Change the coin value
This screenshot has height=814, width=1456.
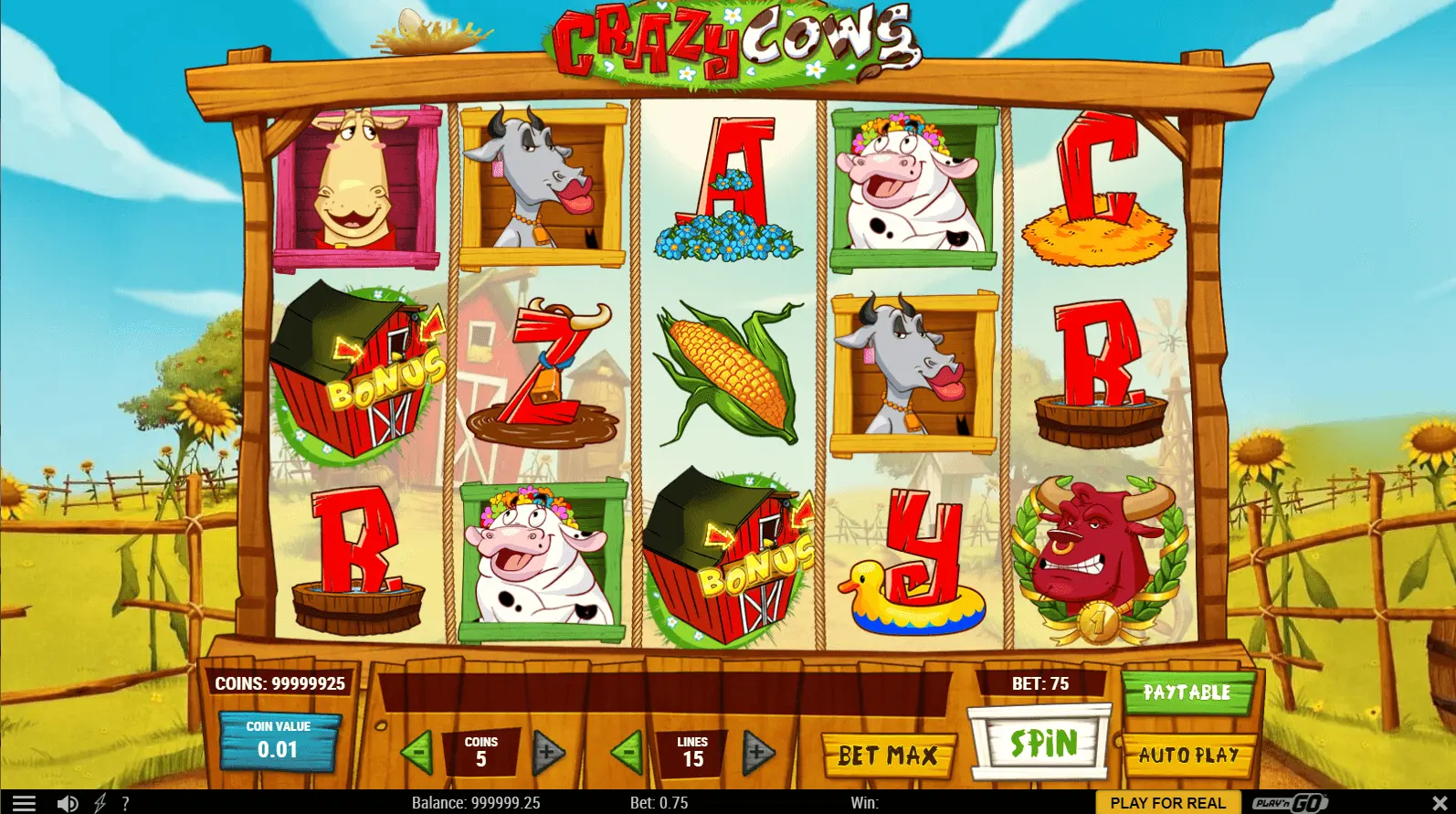click(x=279, y=742)
